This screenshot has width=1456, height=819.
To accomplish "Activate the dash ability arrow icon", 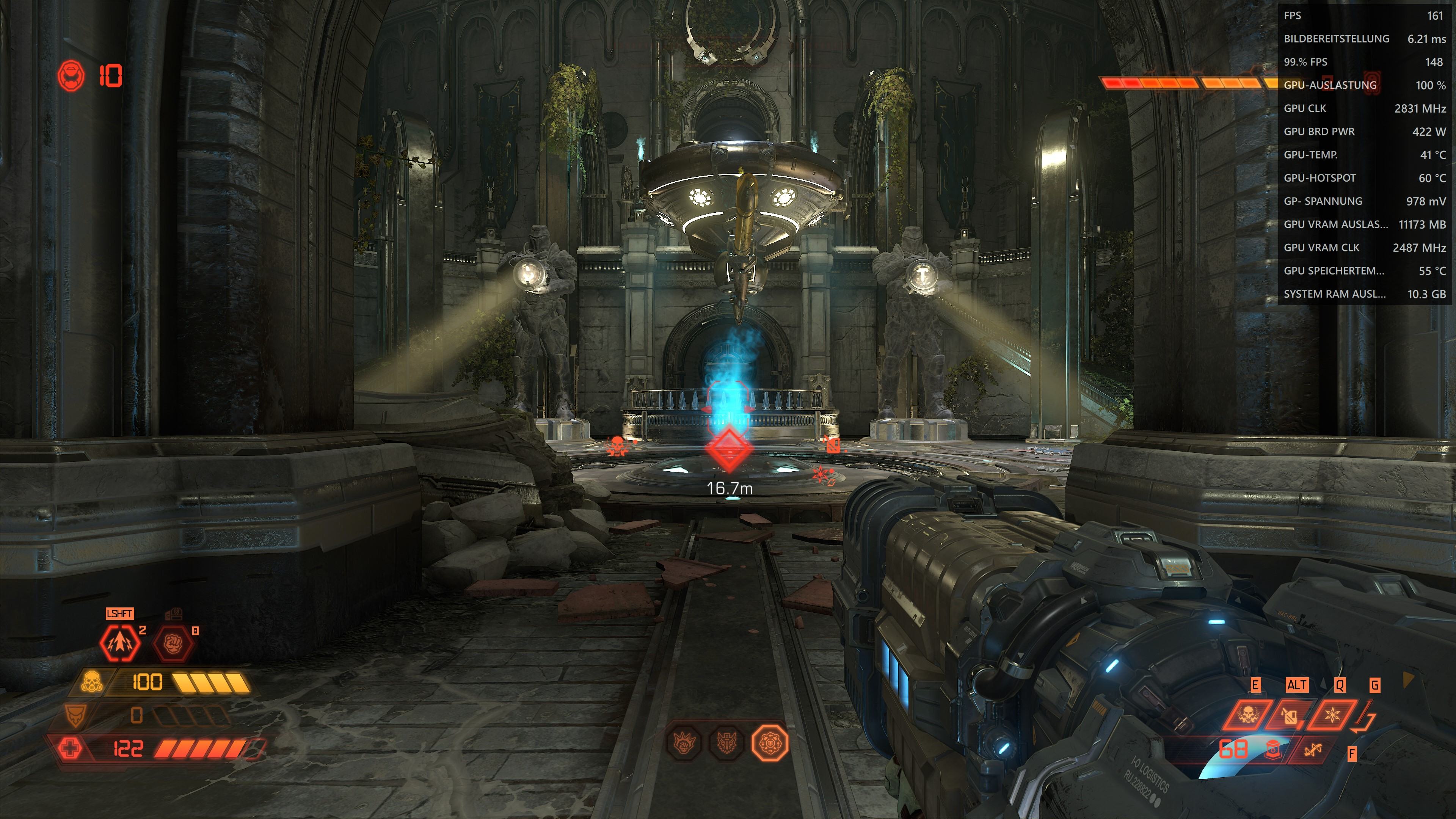I will (x=120, y=643).
